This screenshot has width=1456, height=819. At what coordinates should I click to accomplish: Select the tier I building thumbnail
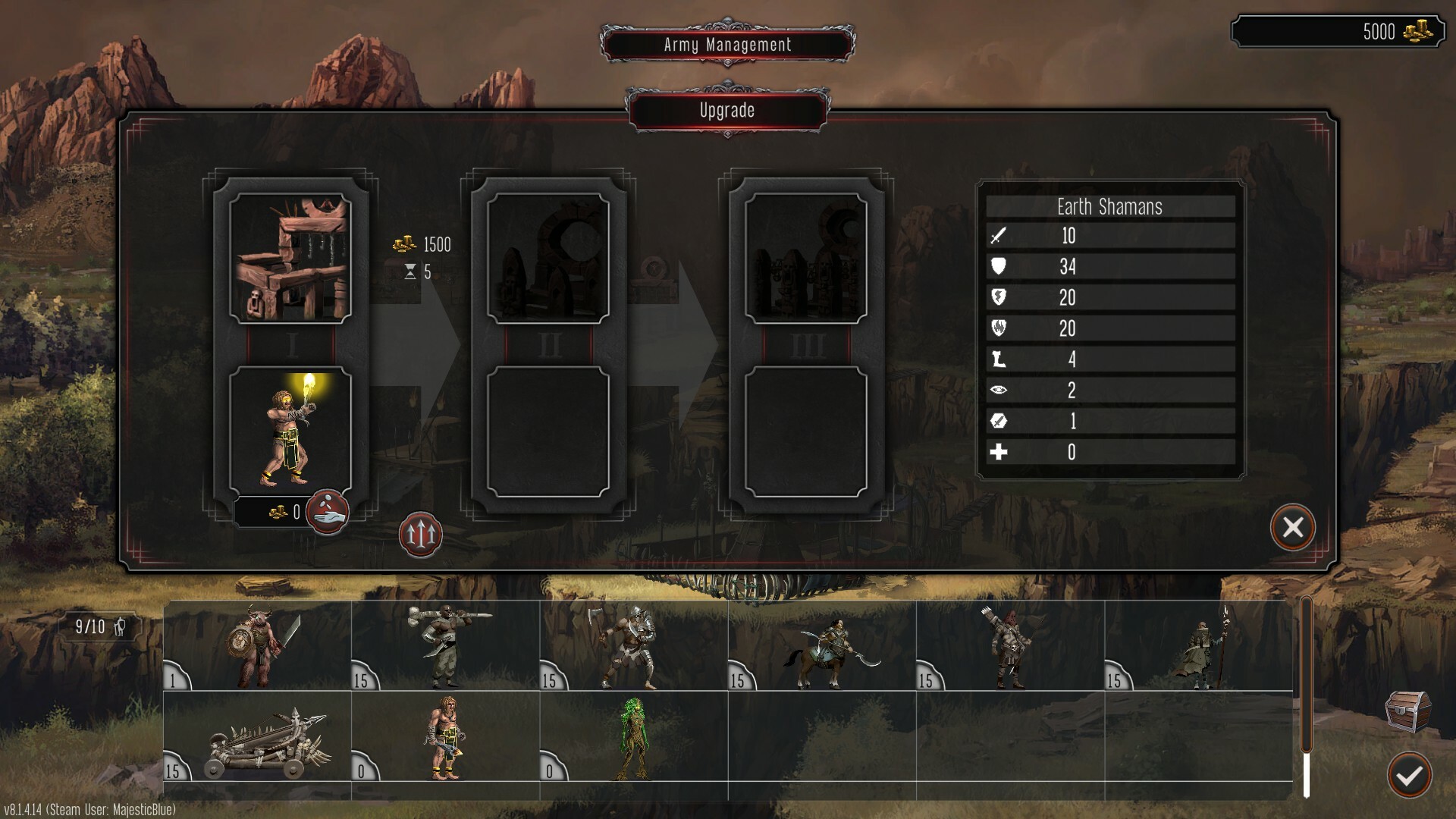(290, 258)
